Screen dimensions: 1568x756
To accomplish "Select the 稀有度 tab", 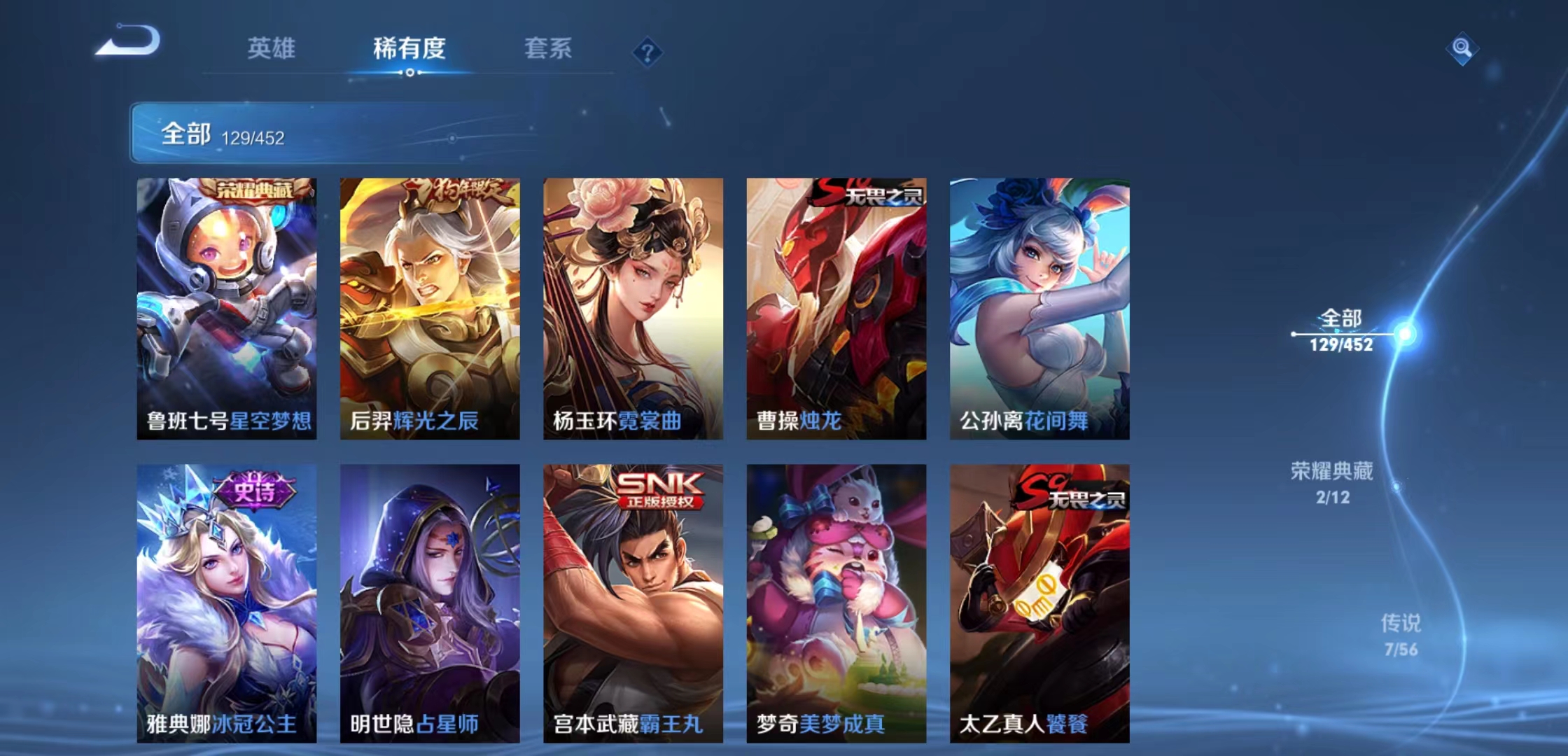I will pyautogui.click(x=407, y=49).
